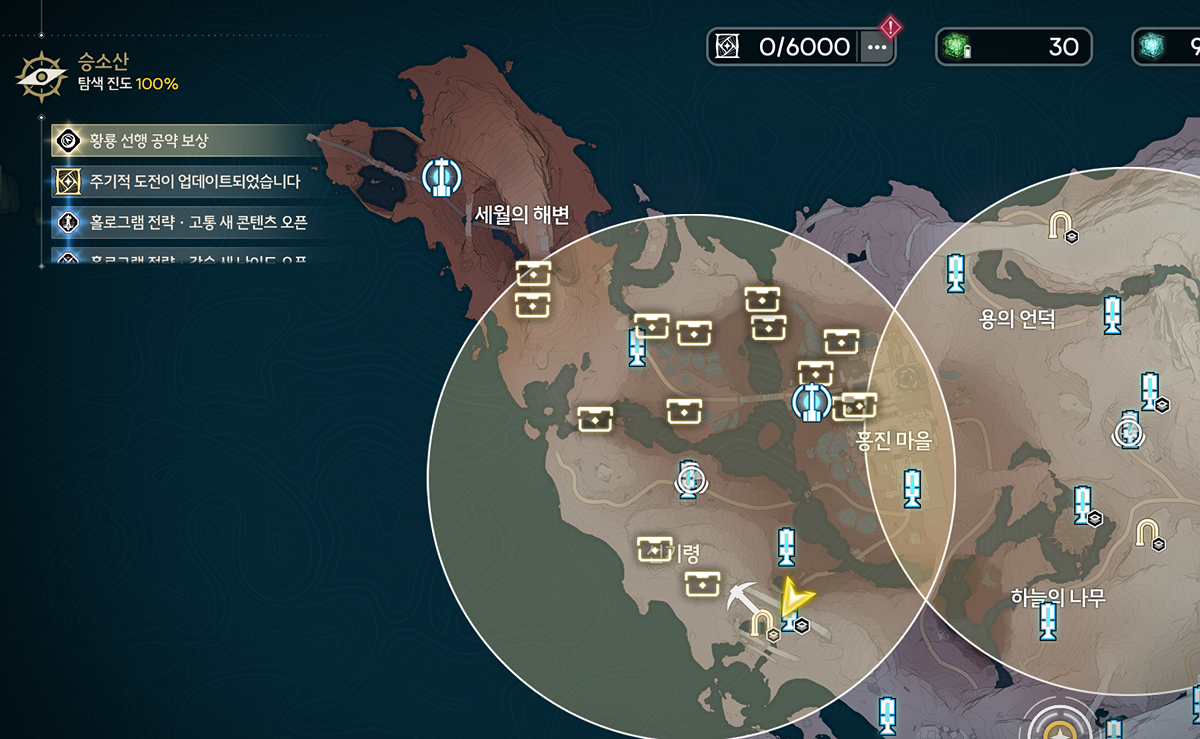Viewport: 1200px width, 739px height.
Task: Select the arch marker above 용의 언덕
Action: click(x=1059, y=226)
